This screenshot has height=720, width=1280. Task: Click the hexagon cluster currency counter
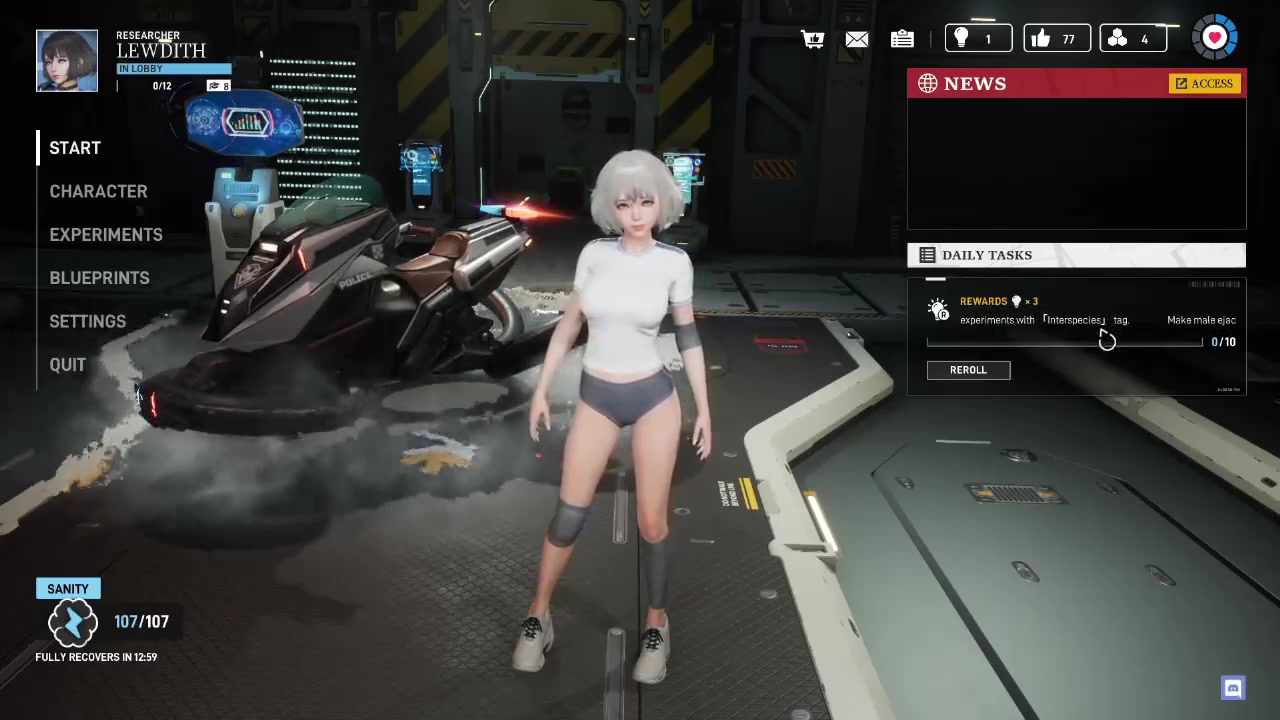(1133, 39)
